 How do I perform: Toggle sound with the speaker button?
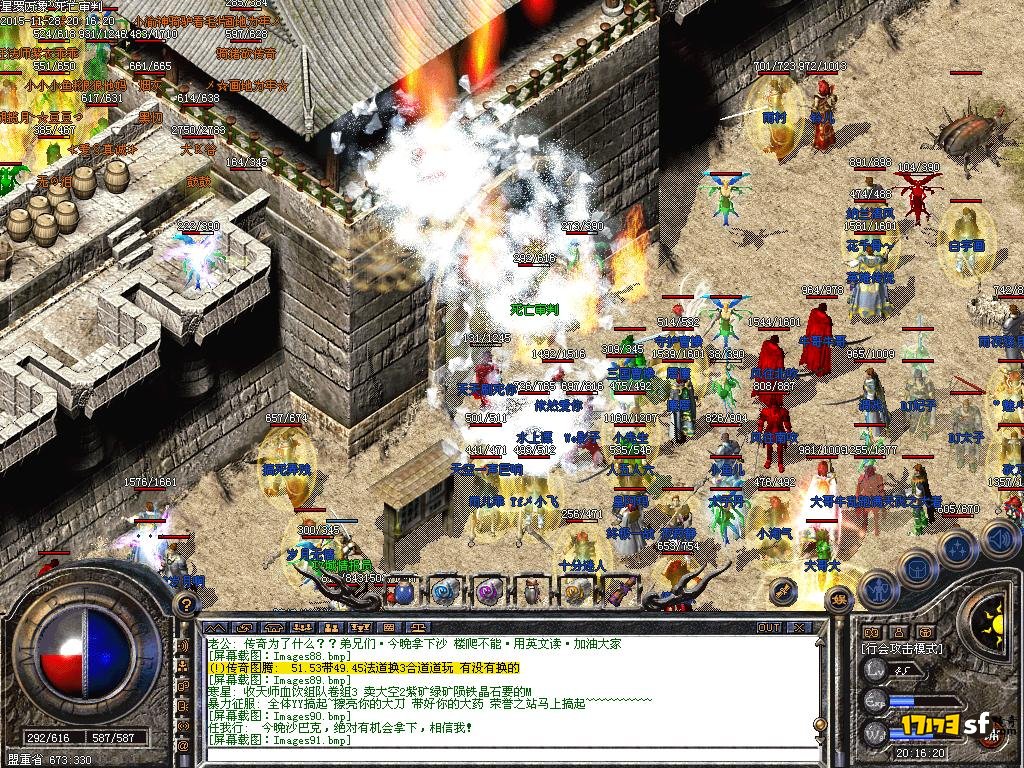tap(1000, 540)
